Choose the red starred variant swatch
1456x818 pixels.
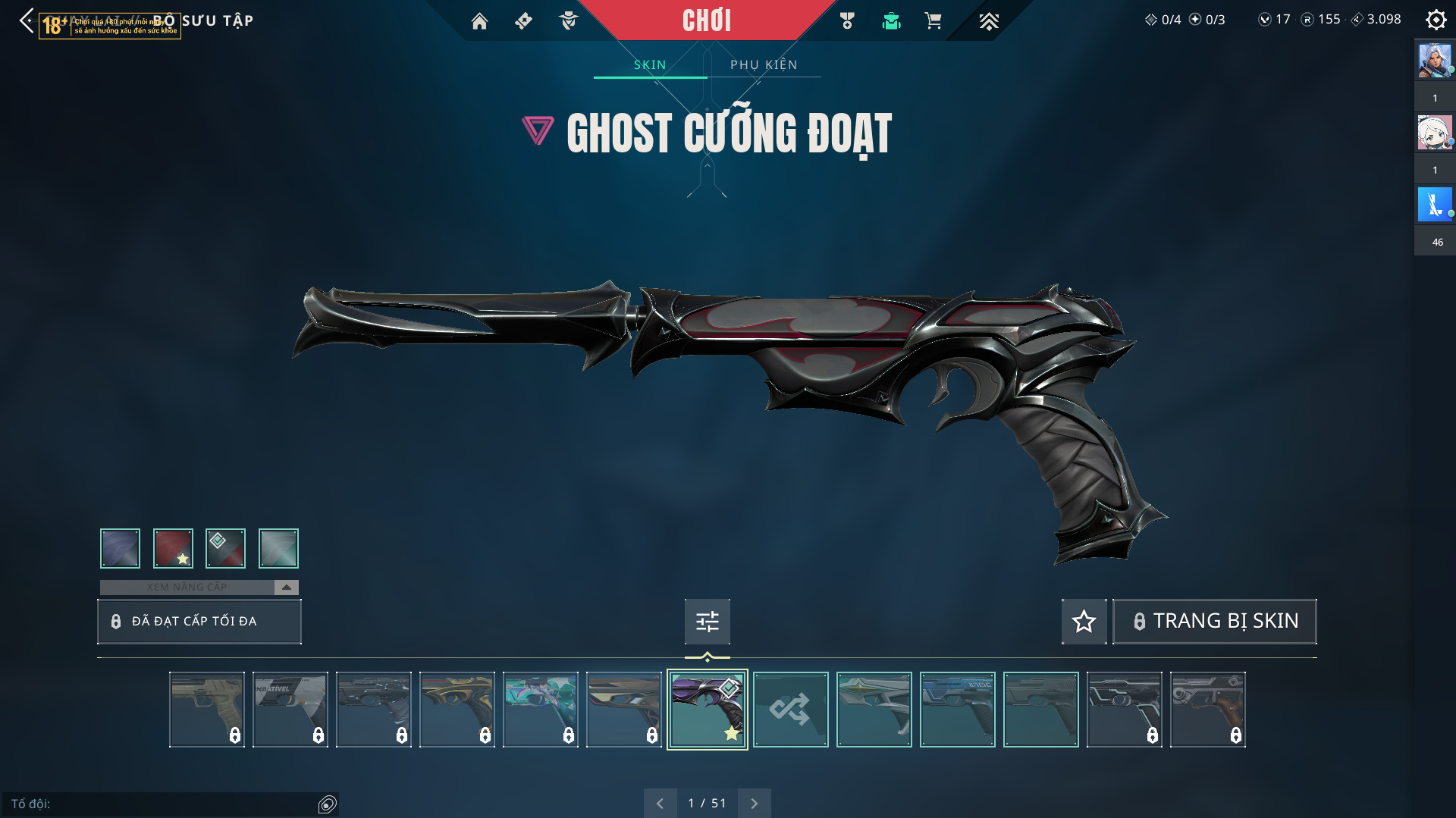(173, 548)
